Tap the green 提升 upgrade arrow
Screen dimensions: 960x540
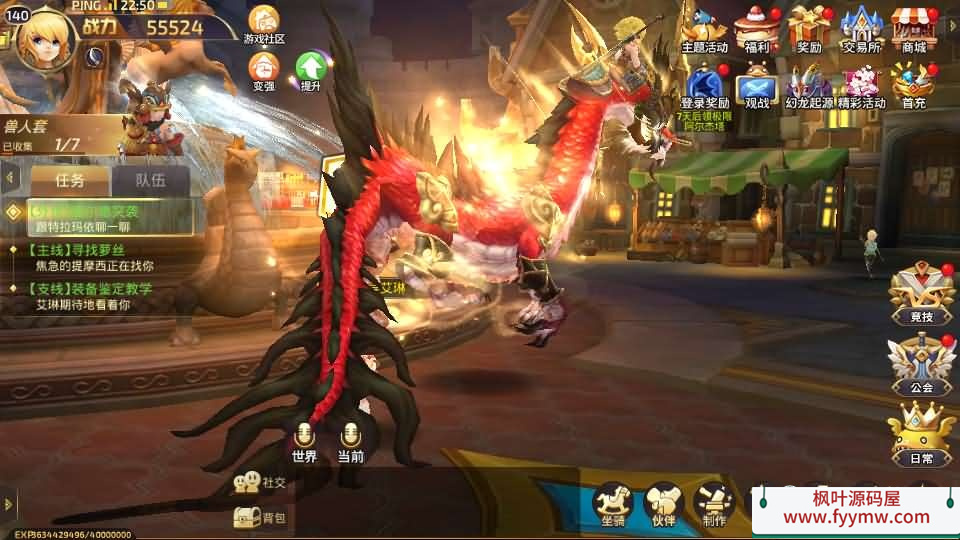(x=310, y=70)
